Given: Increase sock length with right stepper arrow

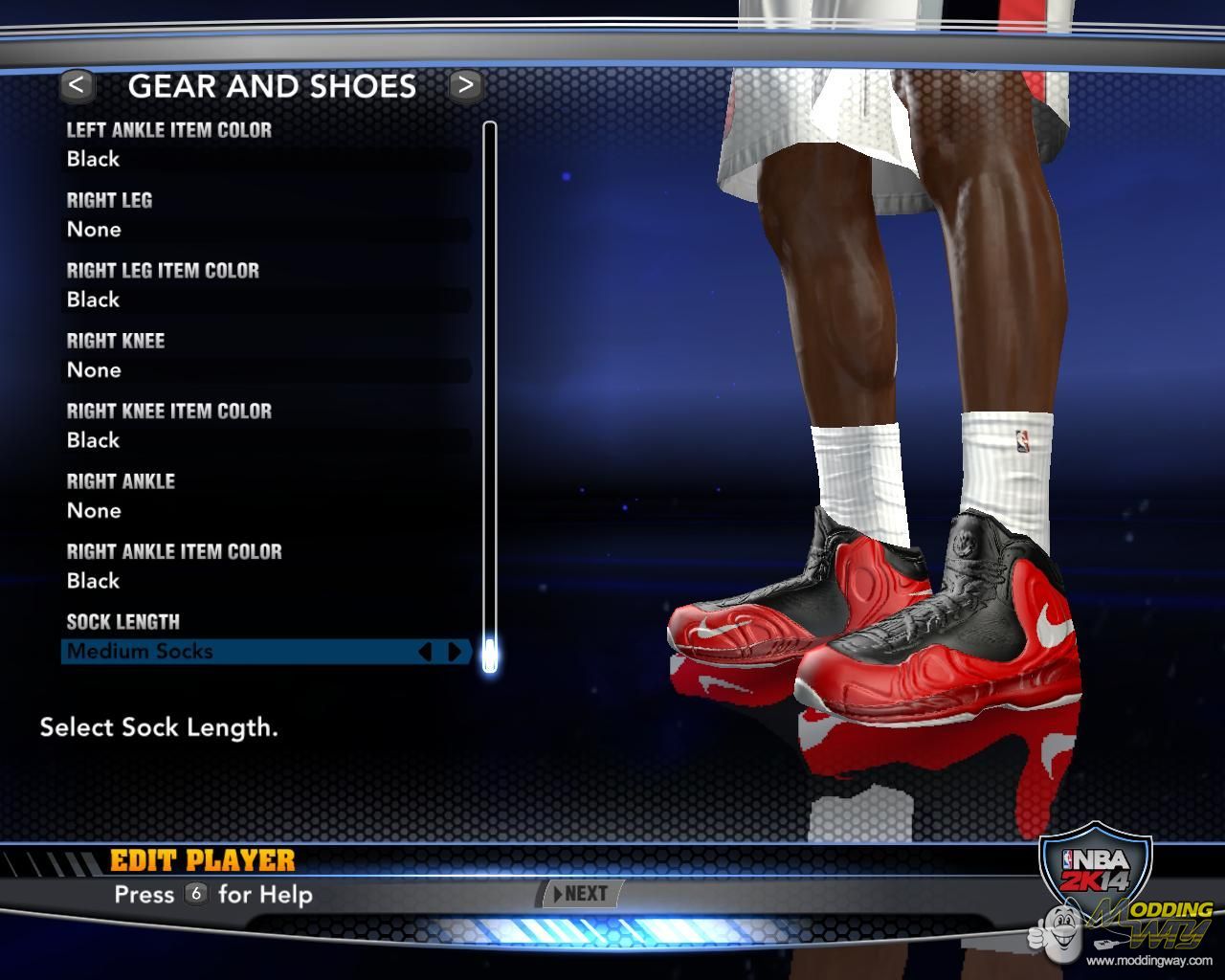Looking at the screenshot, I should click(455, 652).
